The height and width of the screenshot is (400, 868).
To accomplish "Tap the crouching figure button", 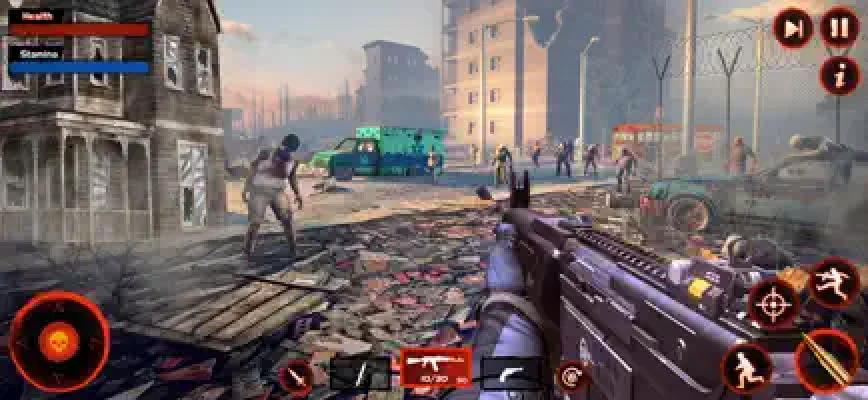I will [746, 366].
